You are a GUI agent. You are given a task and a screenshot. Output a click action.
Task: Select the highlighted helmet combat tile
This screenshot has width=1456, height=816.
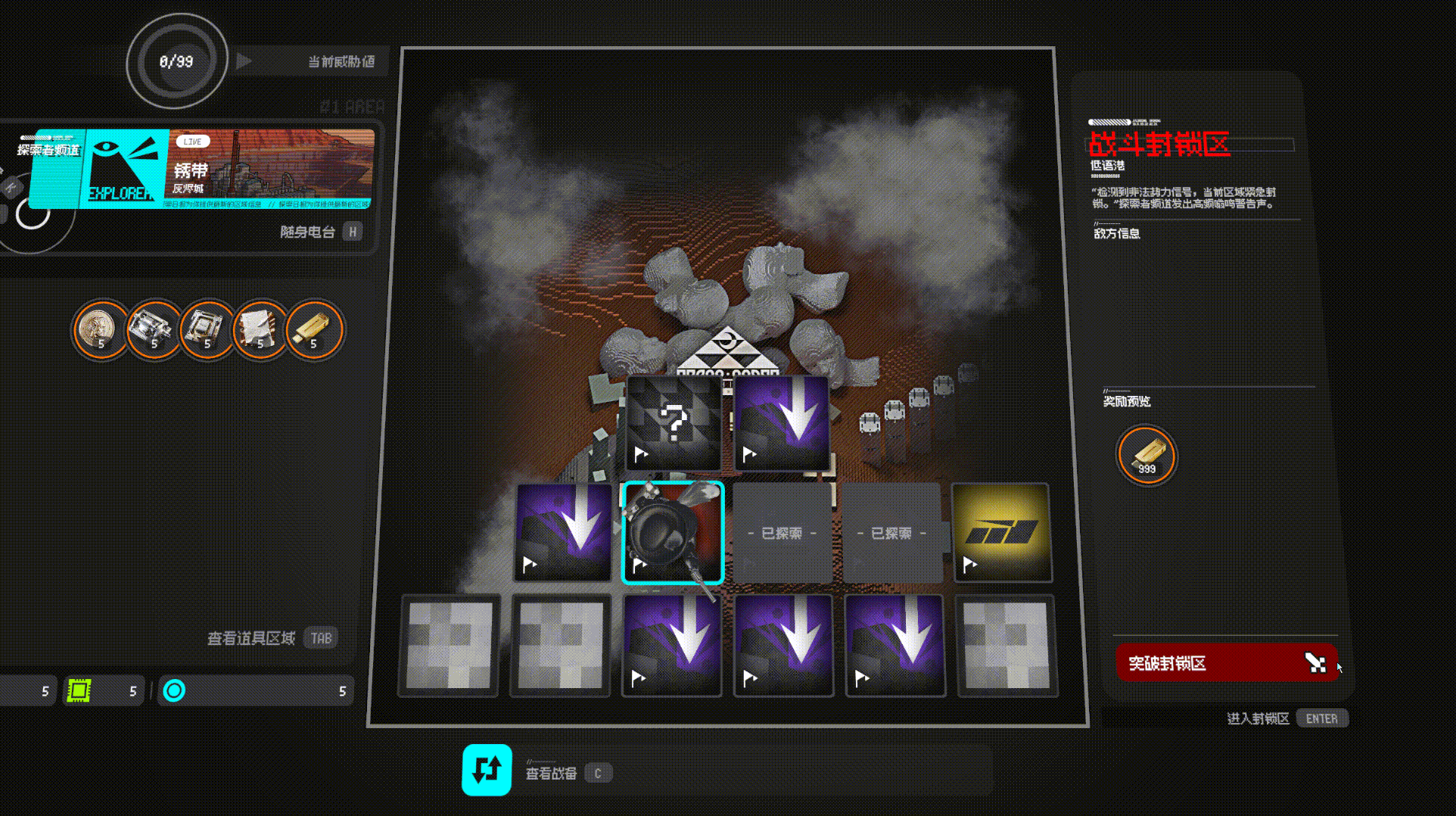(673, 533)
